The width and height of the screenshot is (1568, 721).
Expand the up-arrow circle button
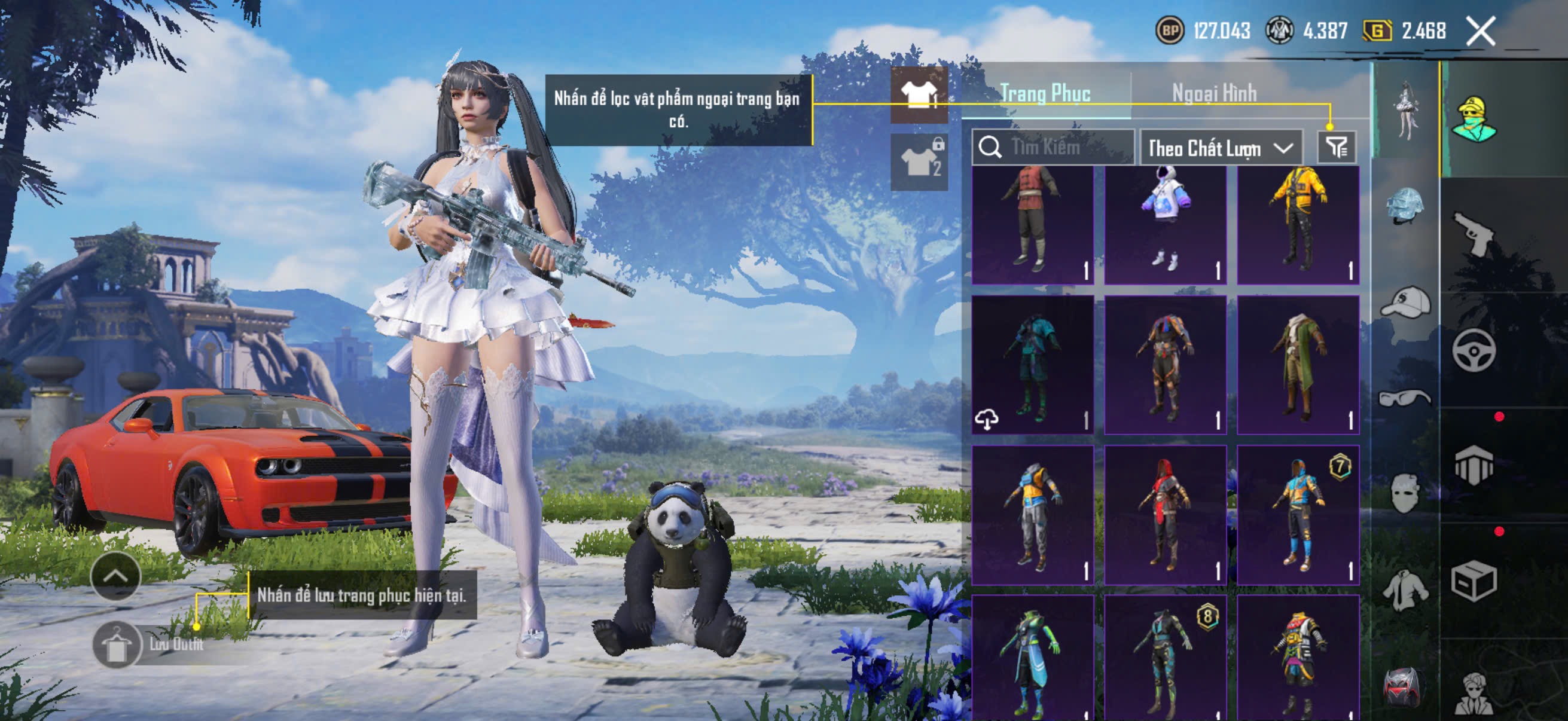(x=115, y=576)
